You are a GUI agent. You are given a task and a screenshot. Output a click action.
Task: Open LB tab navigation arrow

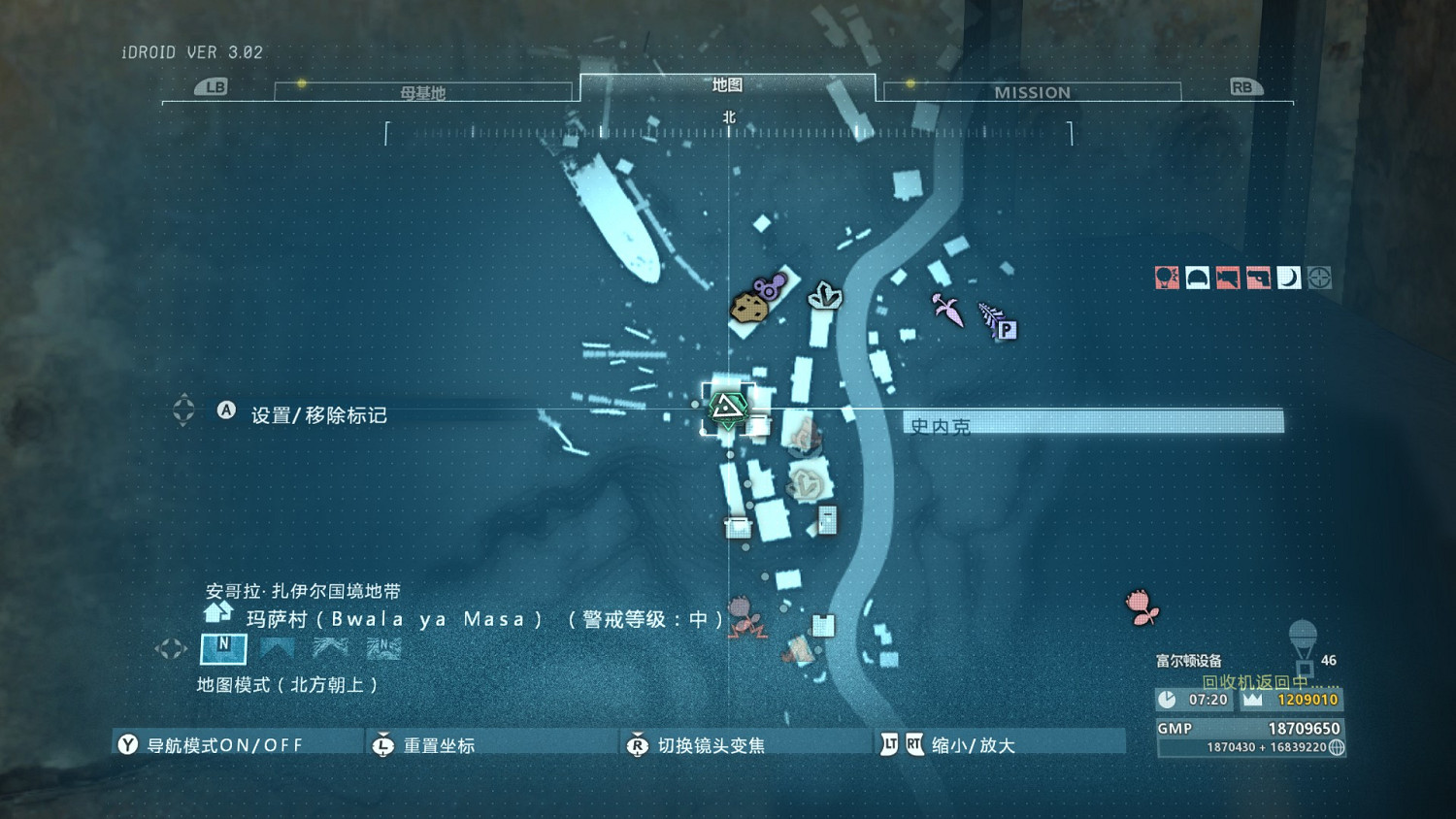[214, 86]
